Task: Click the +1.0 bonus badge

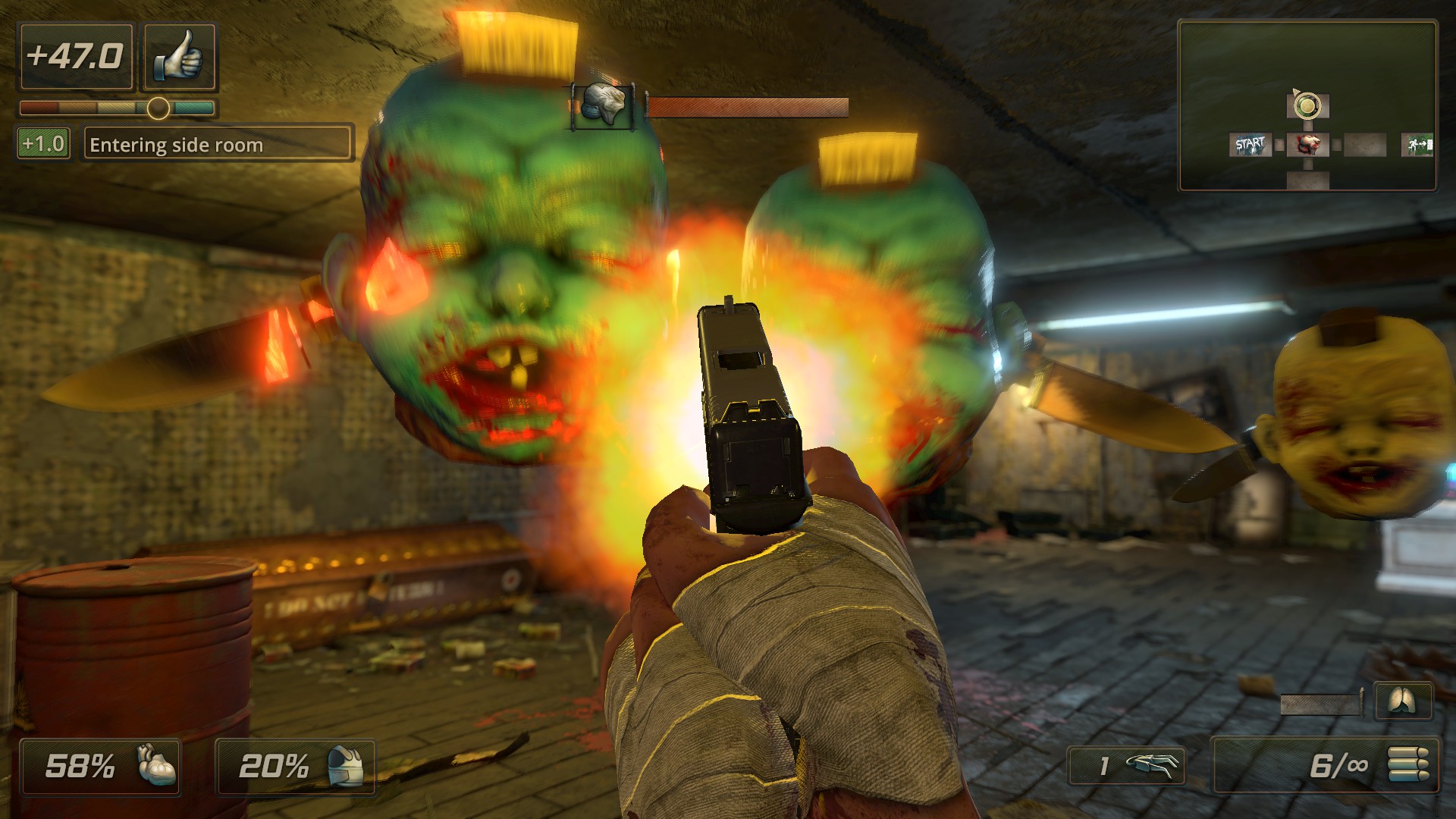Action: pos(42,143)
